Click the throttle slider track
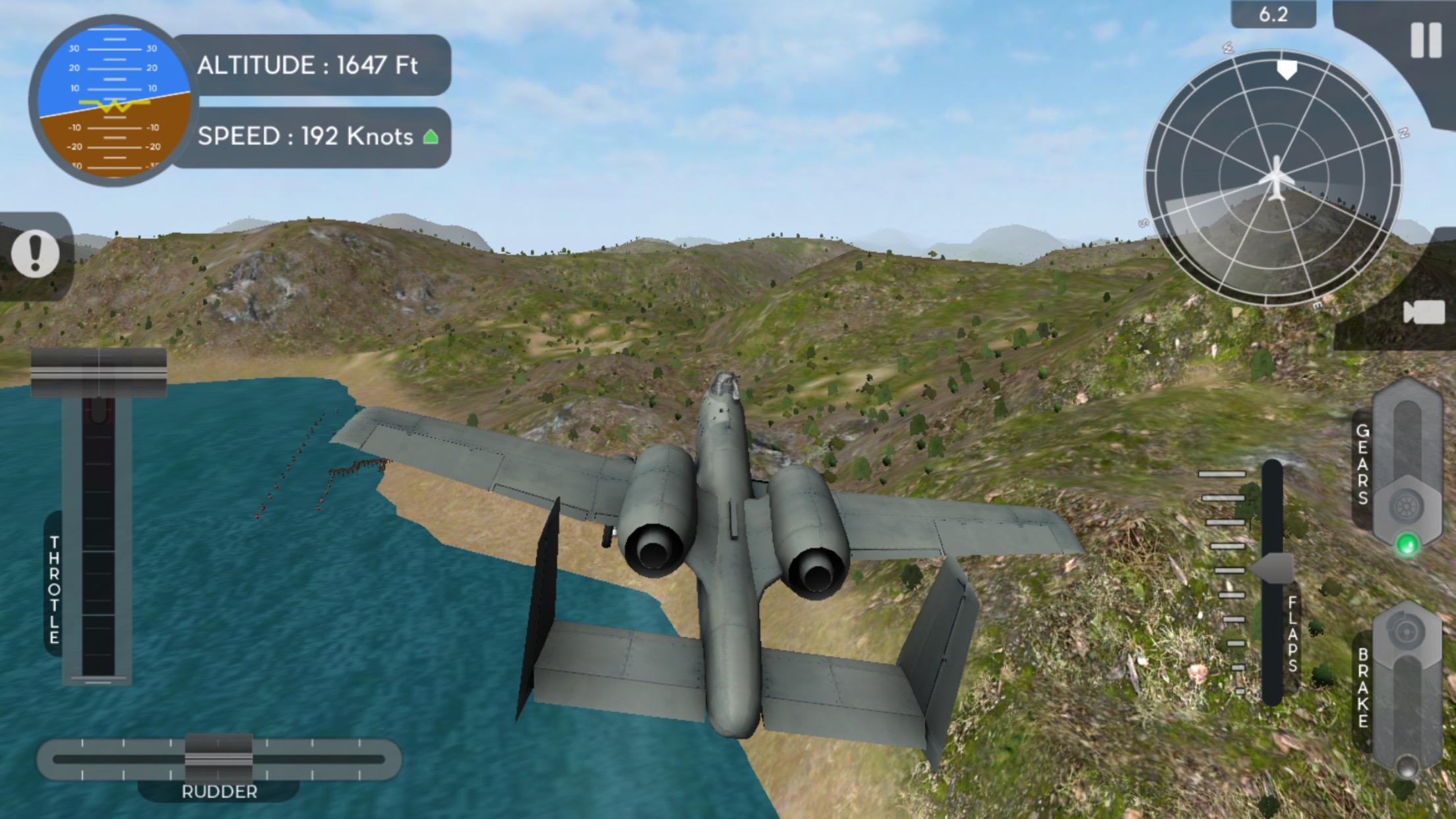The width and height of the screenshot is (1456, 819). click(x=98, y=541)
